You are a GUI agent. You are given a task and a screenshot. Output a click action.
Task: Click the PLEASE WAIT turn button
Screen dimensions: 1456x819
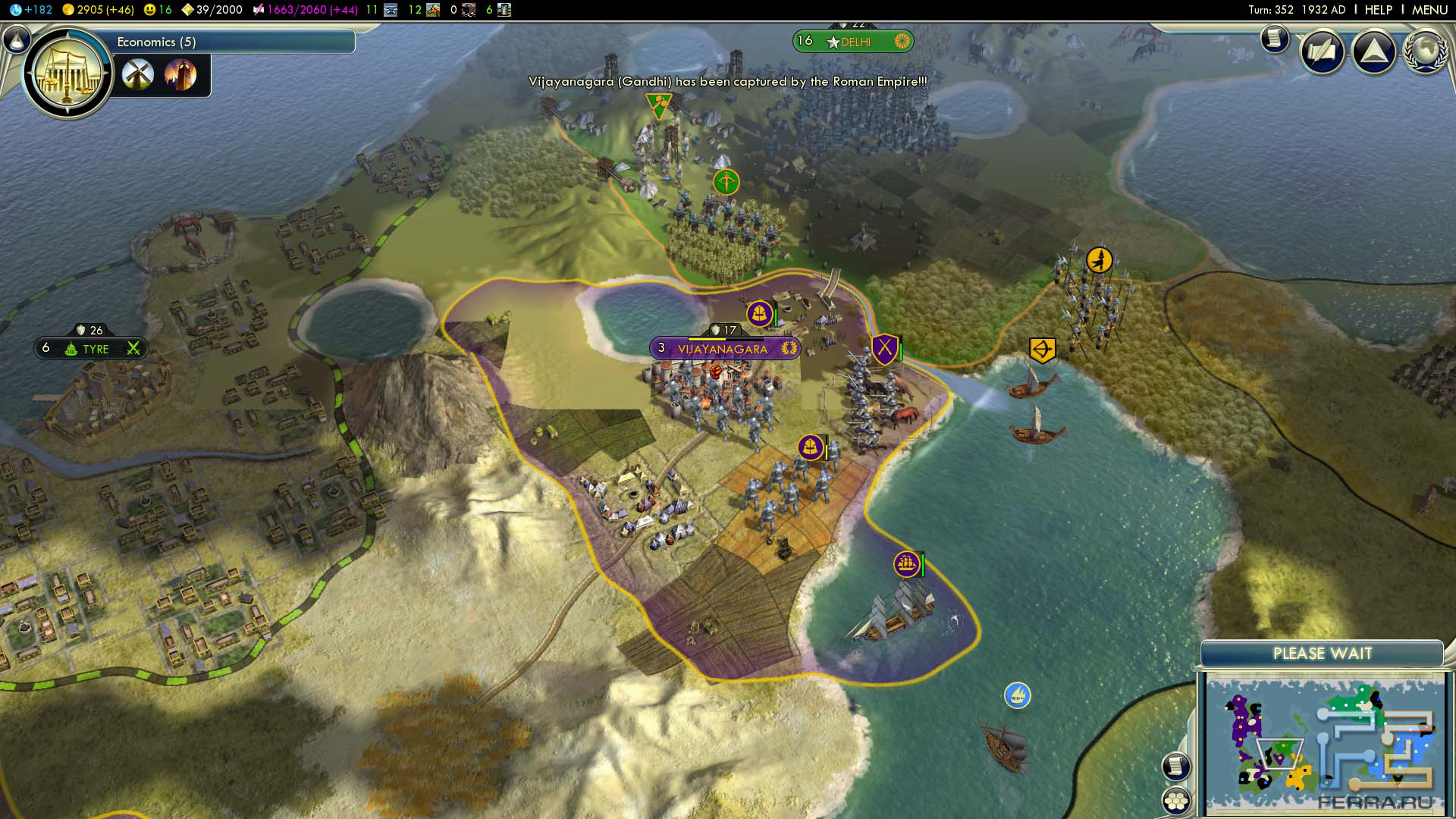(x=1322, y=654)
